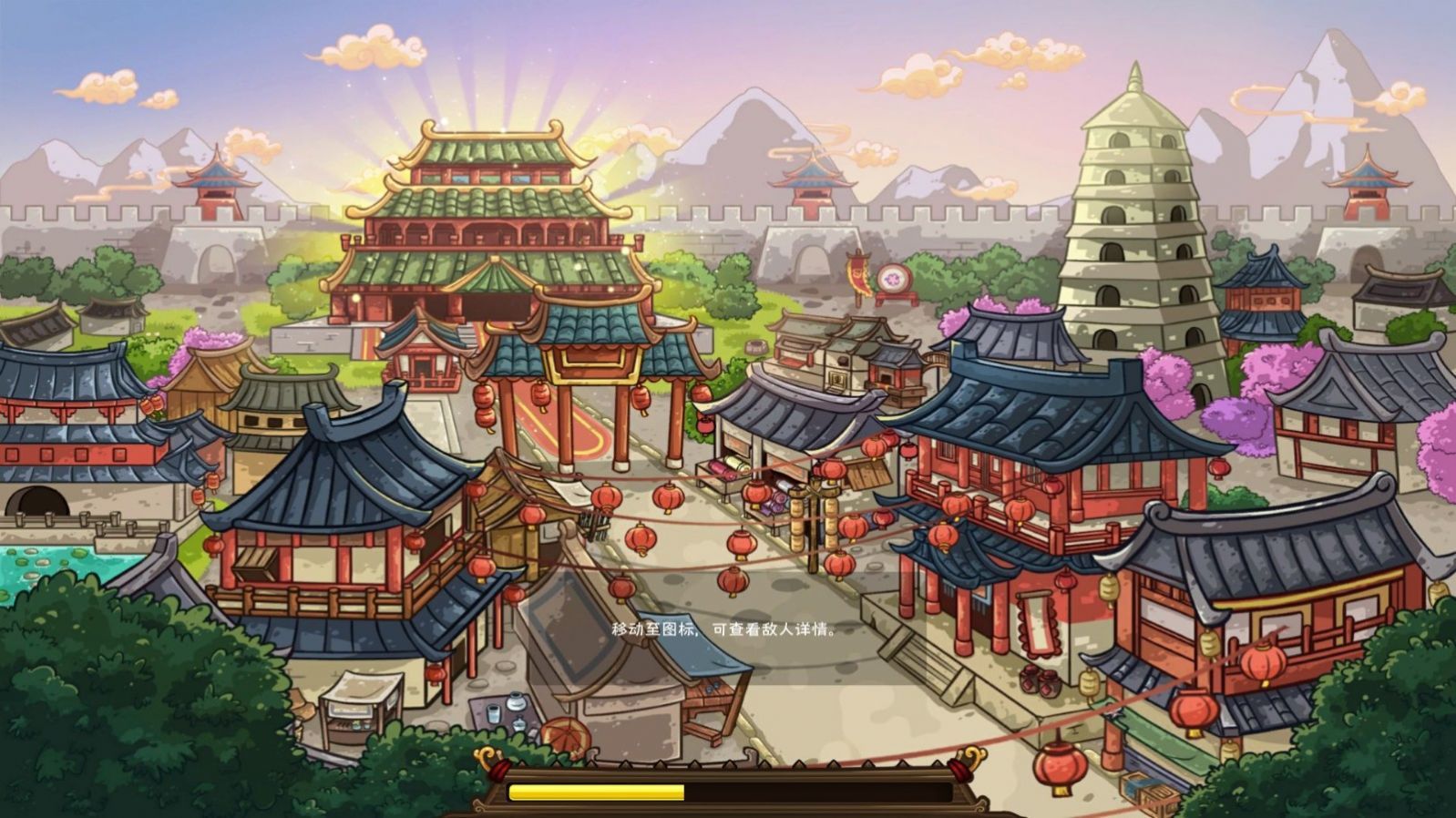Select the red paper umbrella near the stall
The height and width of the screenshot is (818, 1456).
click(565, 733)
